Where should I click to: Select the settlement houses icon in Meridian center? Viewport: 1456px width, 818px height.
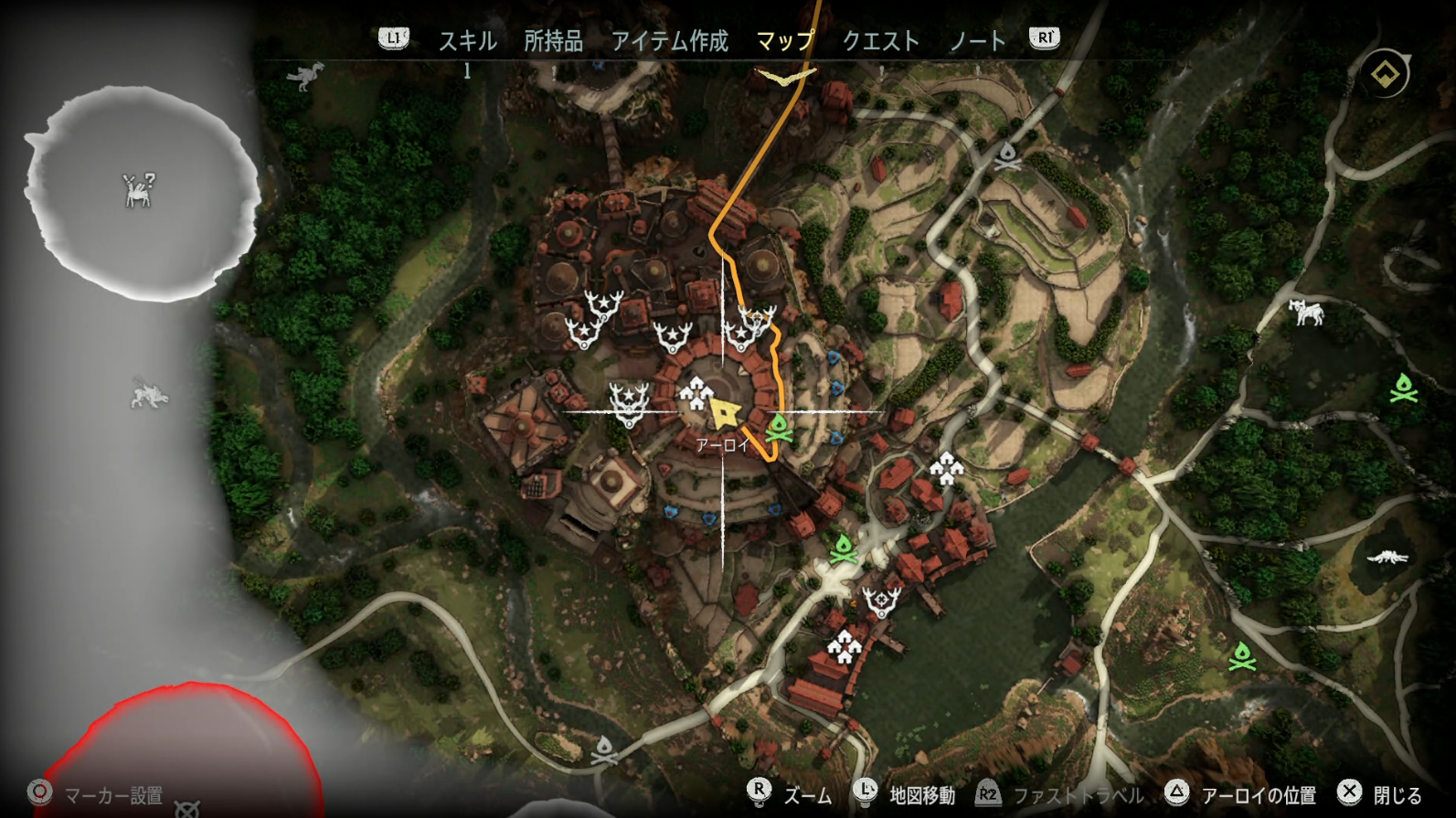[x=698, y=395]
